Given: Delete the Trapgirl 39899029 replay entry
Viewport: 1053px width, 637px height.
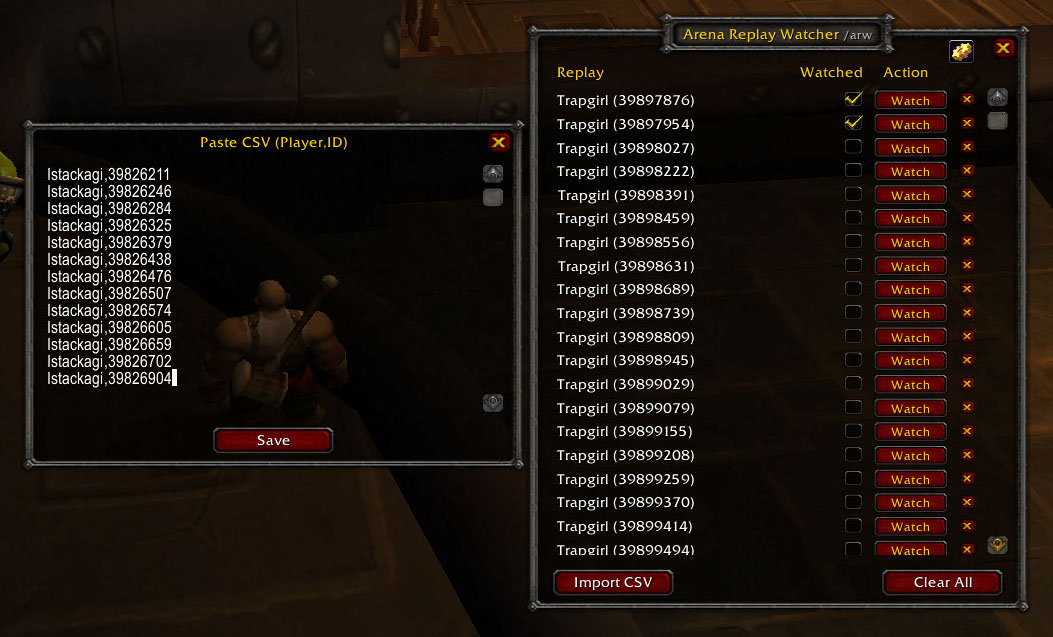Looking at the screenshot, I should point(967,384).
